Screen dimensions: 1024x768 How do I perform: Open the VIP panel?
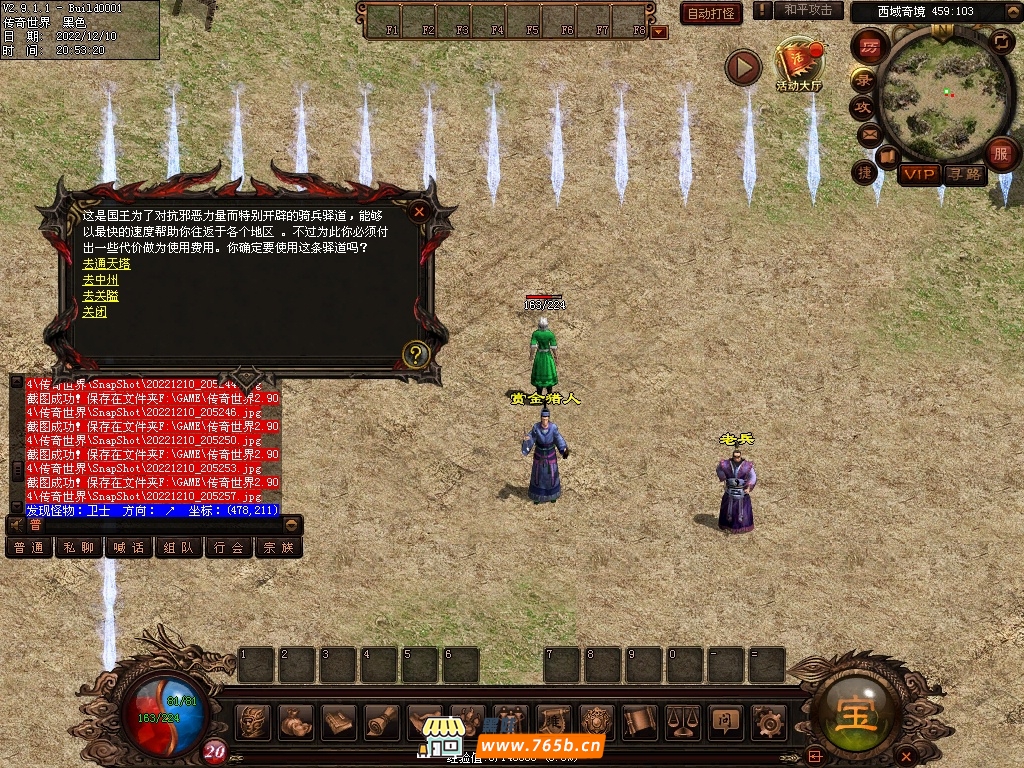pyautogui.click(x=918, y=174)
